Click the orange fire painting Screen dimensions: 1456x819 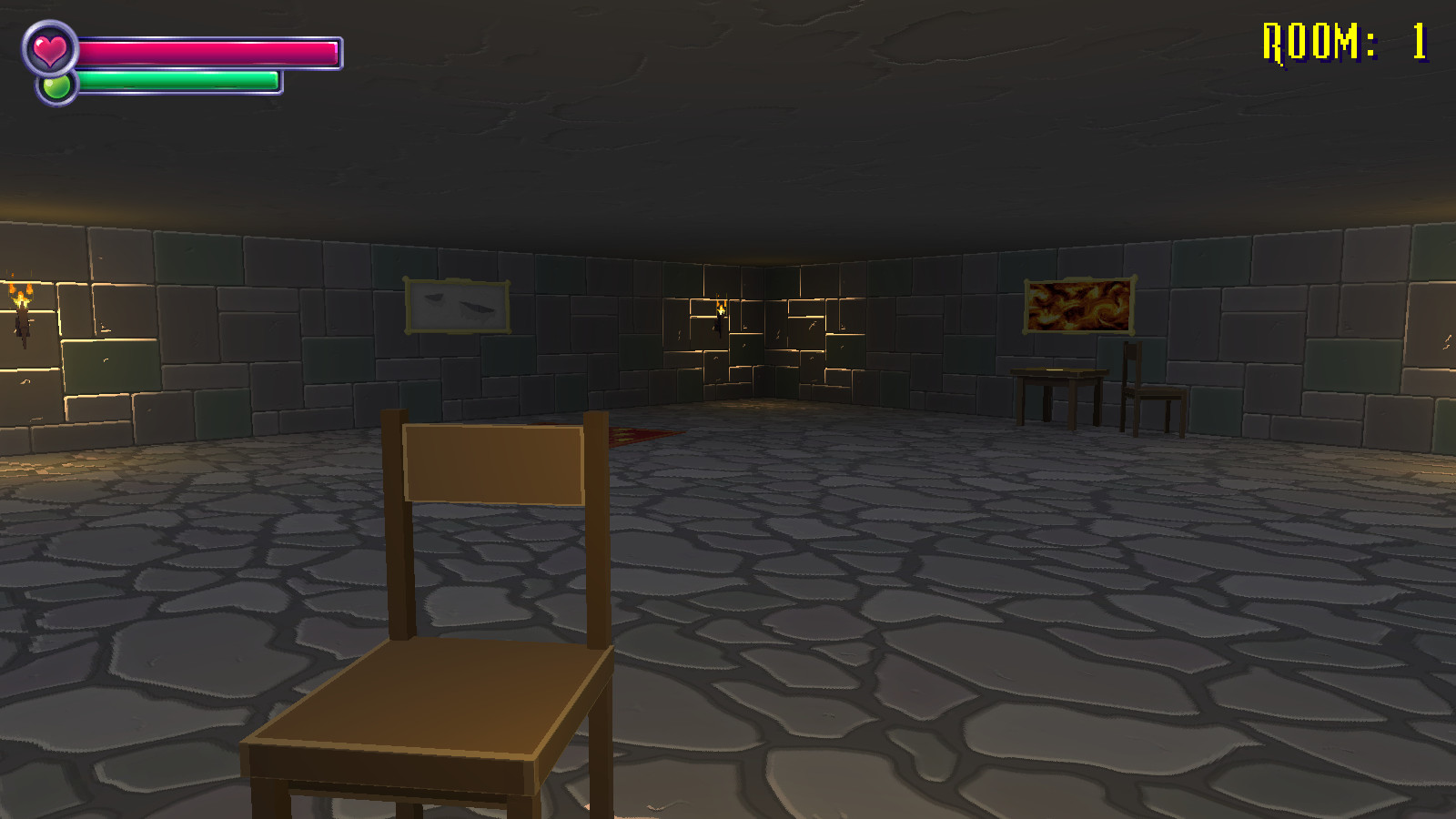(1082, 306)
